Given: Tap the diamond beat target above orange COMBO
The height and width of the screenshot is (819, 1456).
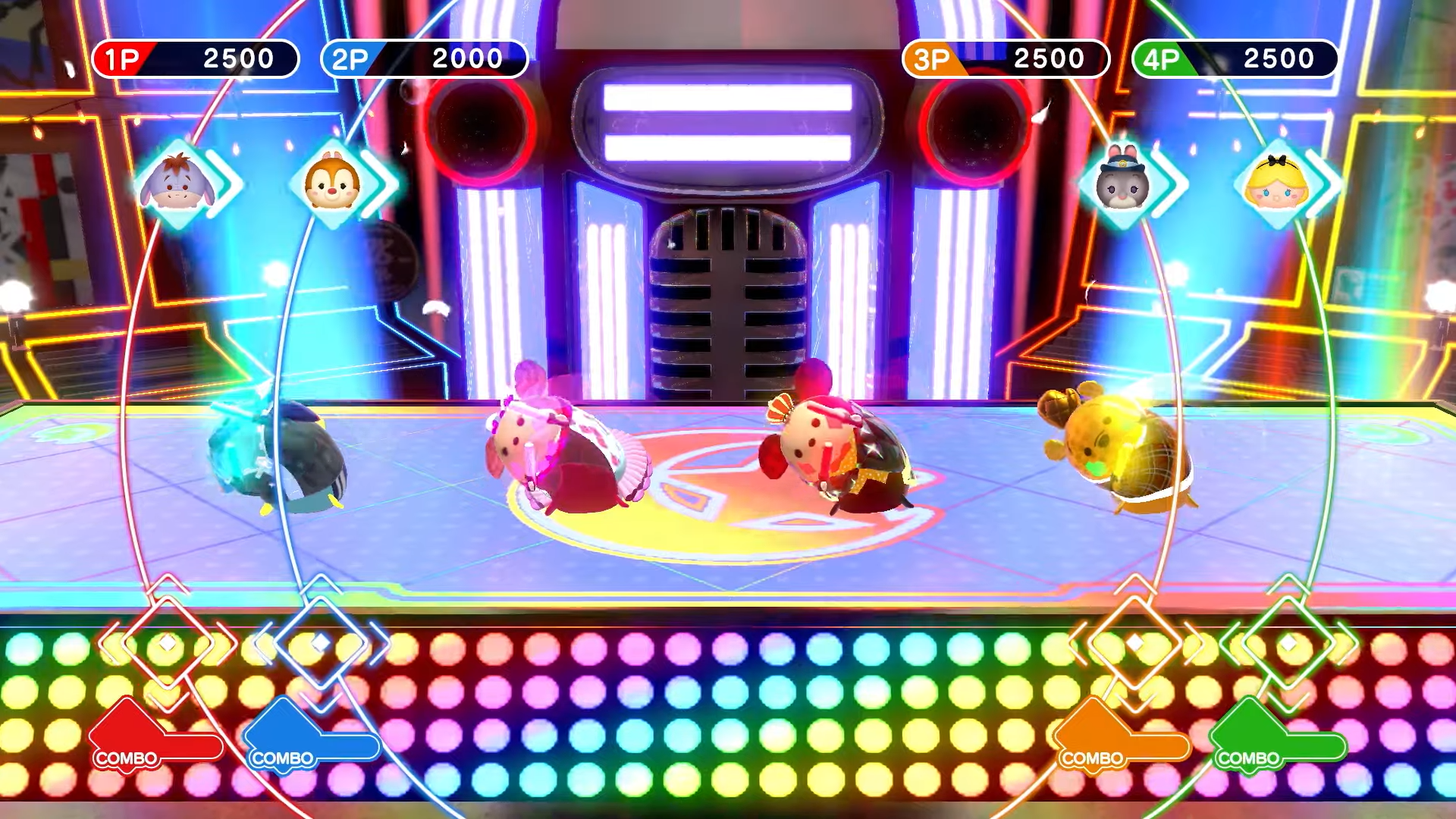Looking at the screenshot, I should tap(1134, 643).
